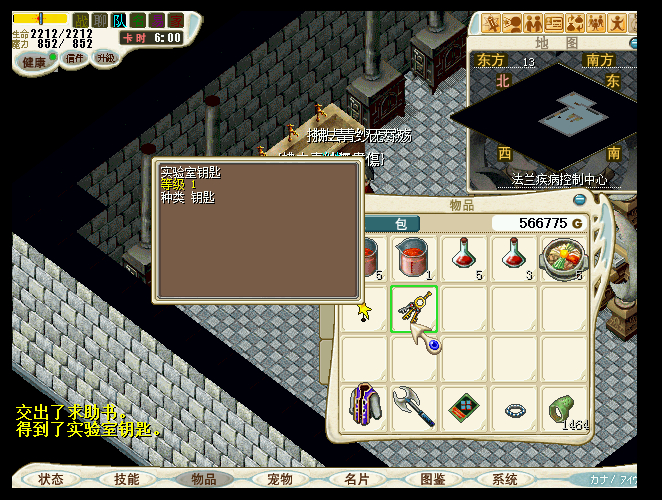Open the 信件 mail button

coord(75,59)
